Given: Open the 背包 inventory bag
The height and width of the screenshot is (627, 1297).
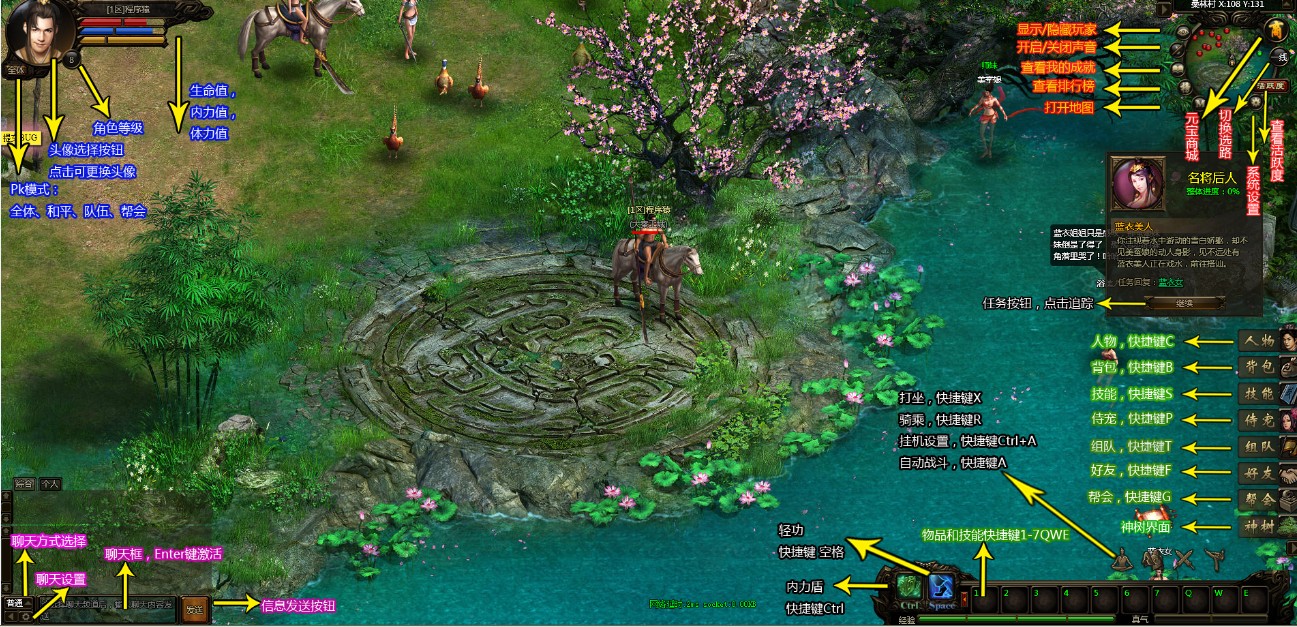Looking at the screenshot, I should click(1259, 368).
